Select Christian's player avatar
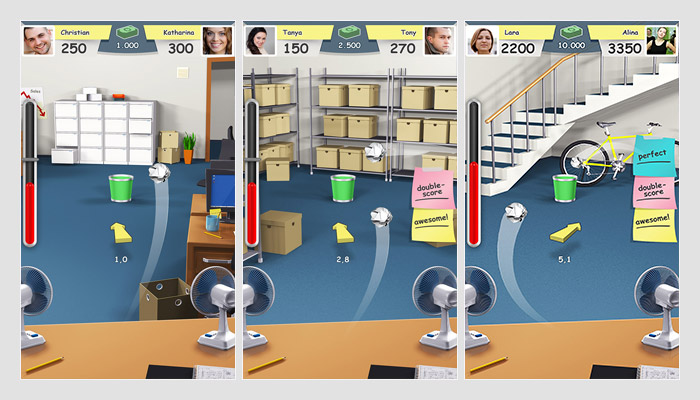 38,41
